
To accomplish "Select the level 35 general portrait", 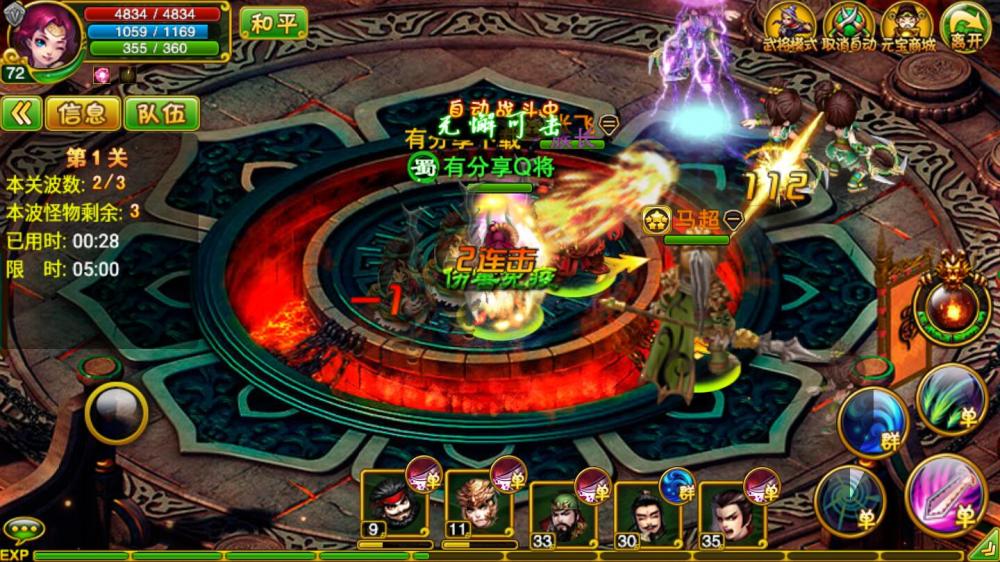I will 730,508.
